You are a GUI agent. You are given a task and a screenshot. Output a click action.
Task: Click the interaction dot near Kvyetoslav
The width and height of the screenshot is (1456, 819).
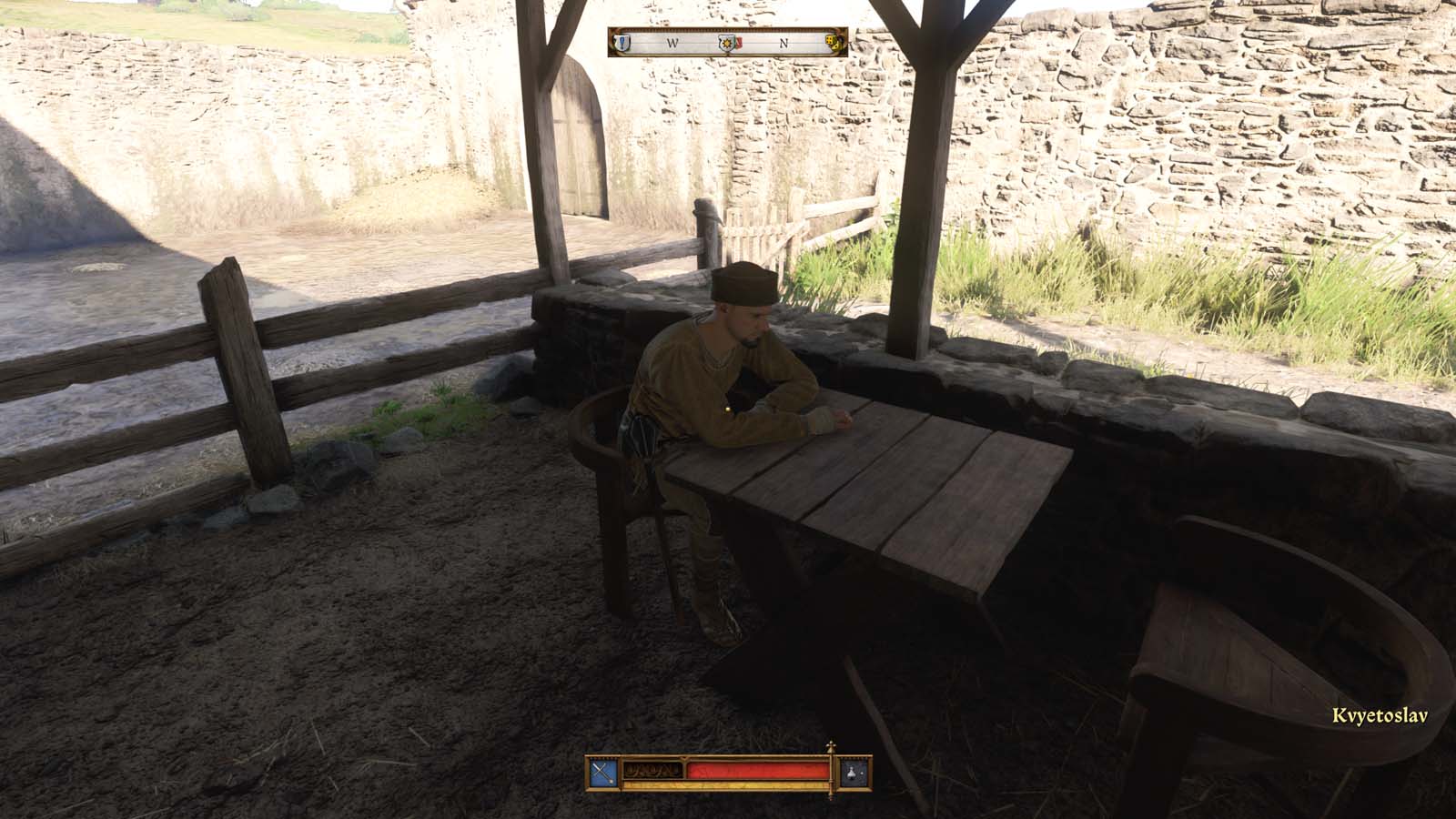click(x=725, y=411)
